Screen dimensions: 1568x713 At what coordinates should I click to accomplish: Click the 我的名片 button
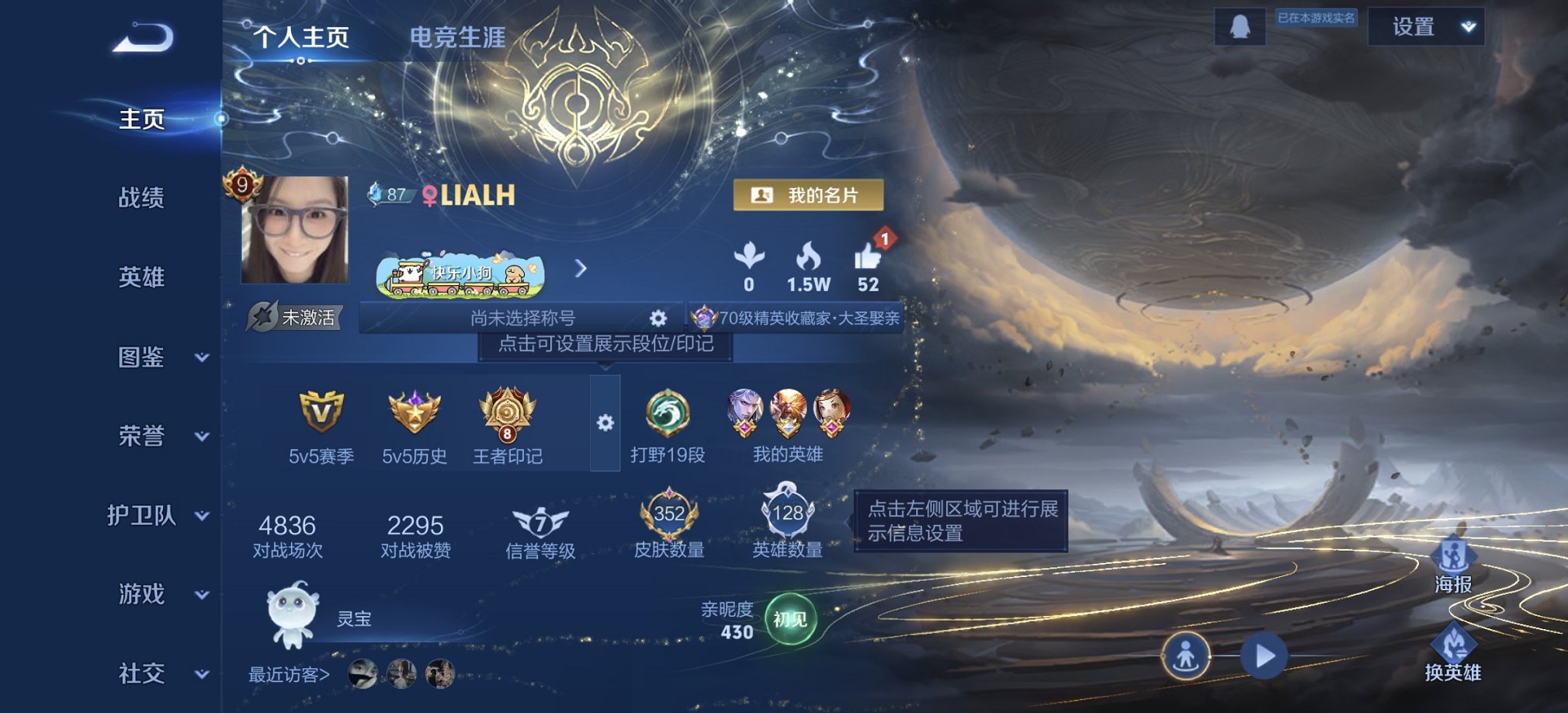(810, 196)
